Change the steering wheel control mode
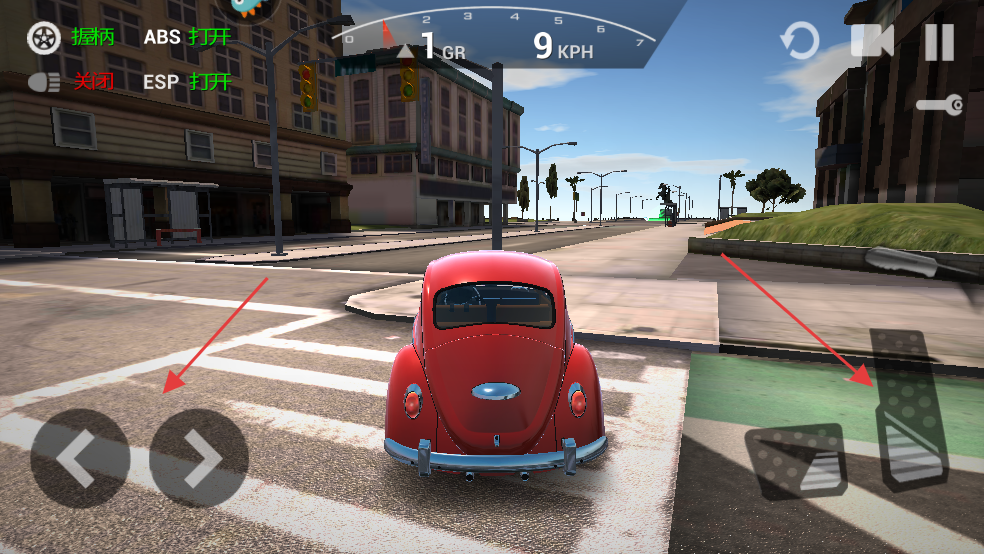This screenshot has height=554, width=984. (44, 38)
